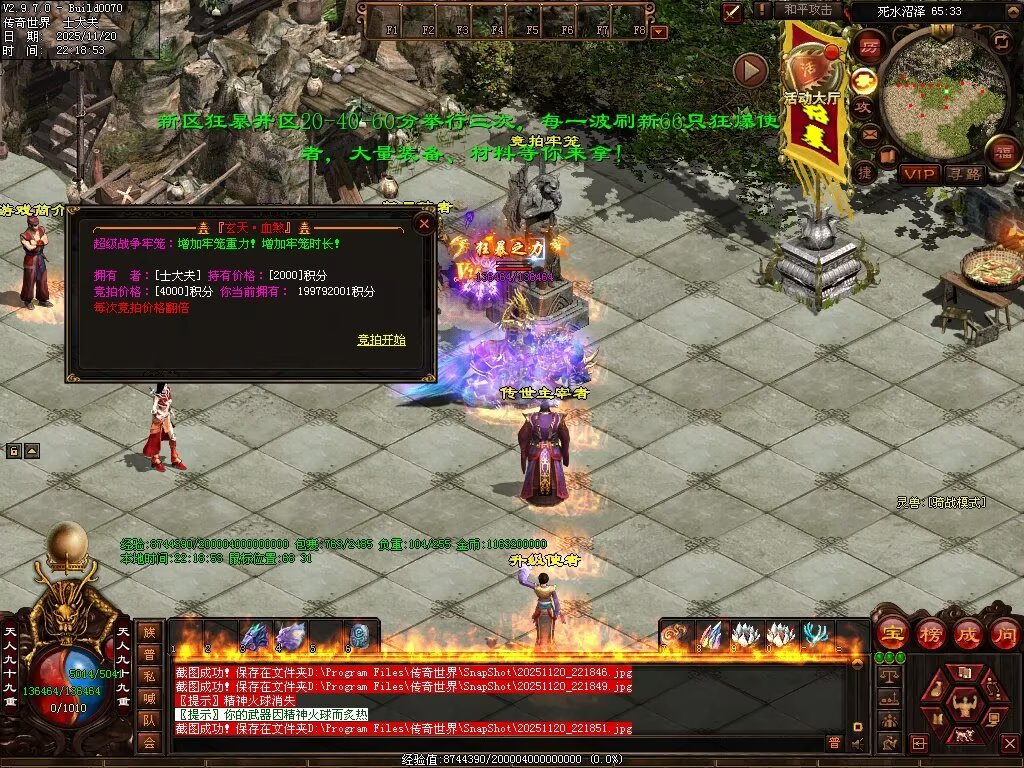
Task: Click the 竞拍开始 start-bidding link
Action: coord(382,340)
